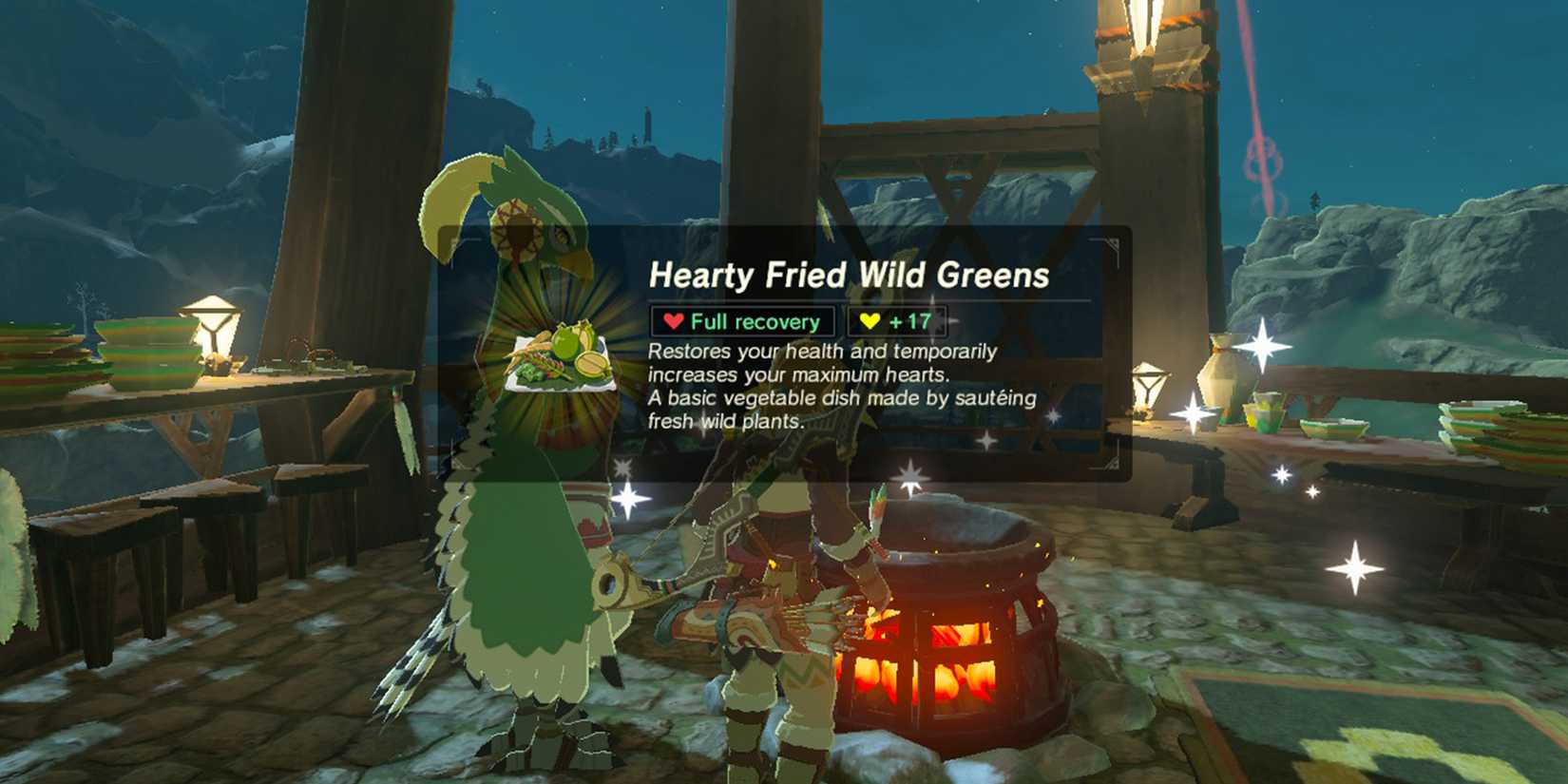Toggle the +17 temporary hearts badge

pyautogui.click(x=893, y=321)
